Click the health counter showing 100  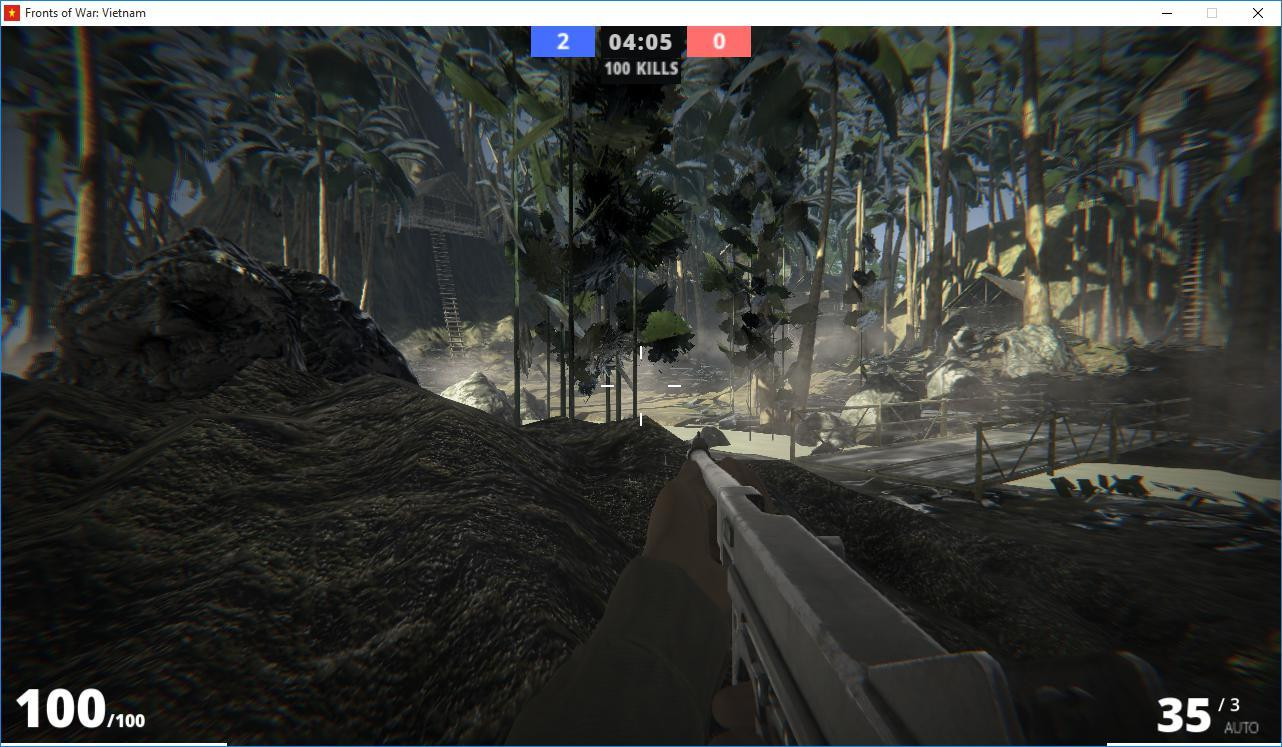point(61,711)
